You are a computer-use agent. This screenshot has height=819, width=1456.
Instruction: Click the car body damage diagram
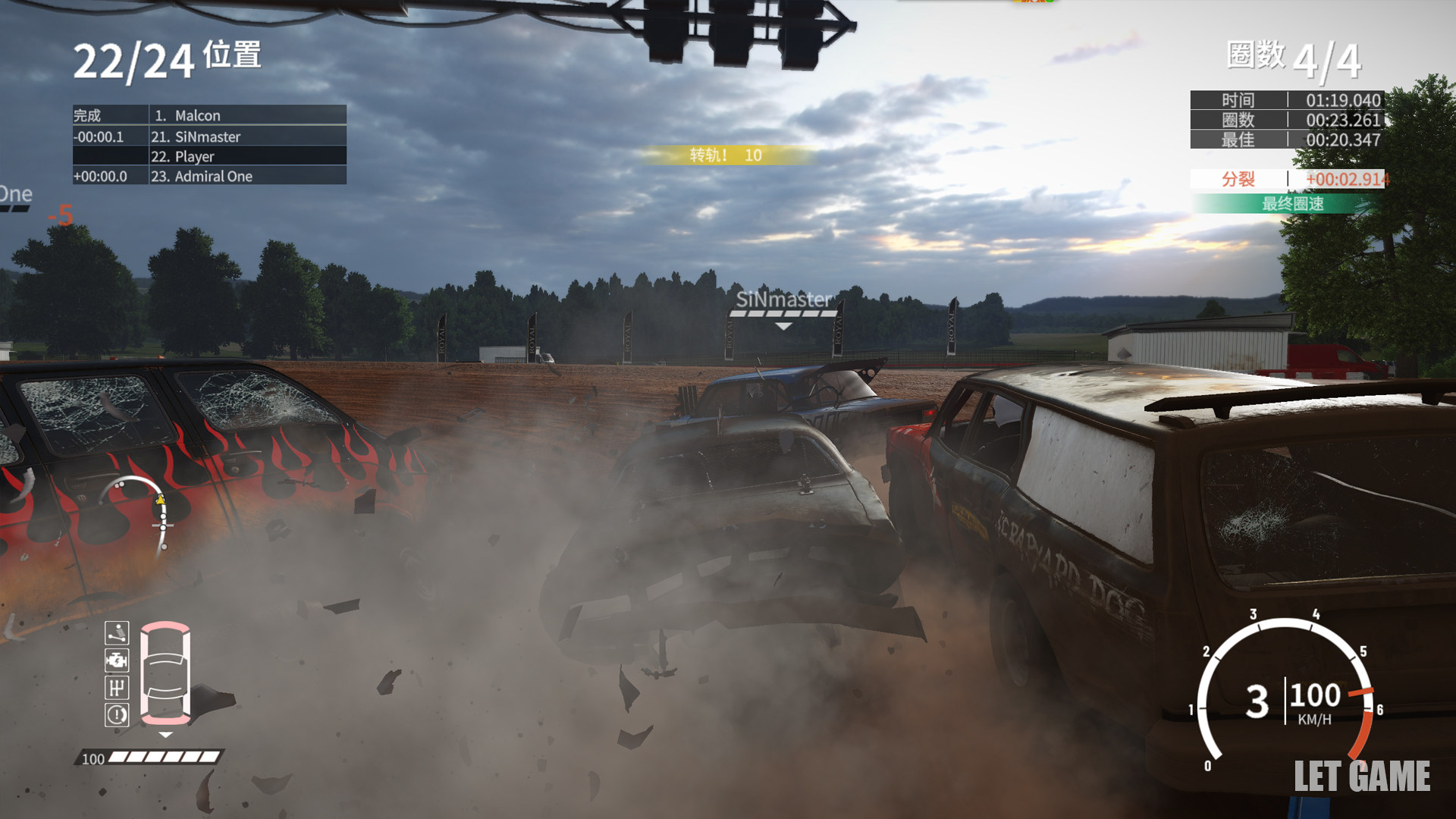(165, 672)
